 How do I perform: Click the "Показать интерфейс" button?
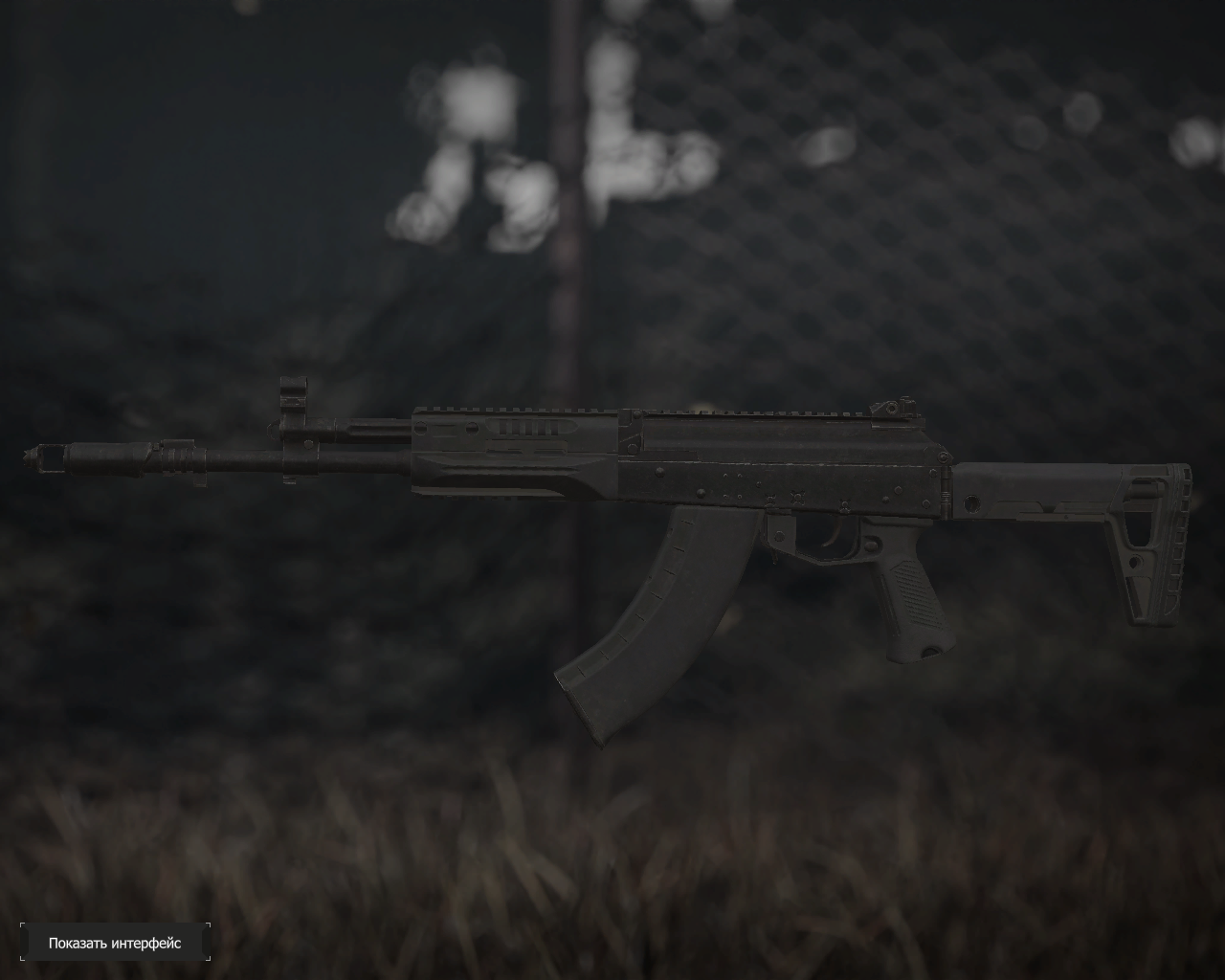coord(115,943)
